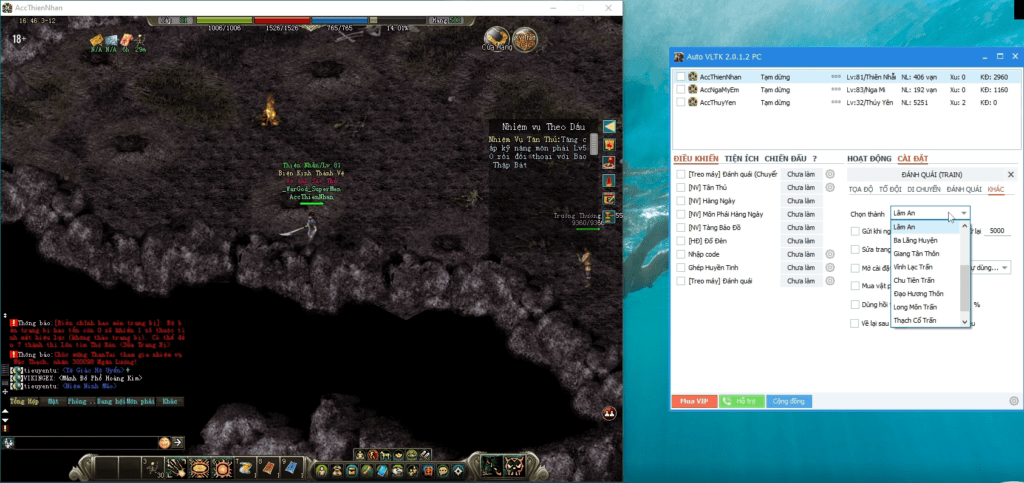The image size is (1024, 483).
Task: Open the CHIẾN ĐẤU tab
Action: point(785,158)
